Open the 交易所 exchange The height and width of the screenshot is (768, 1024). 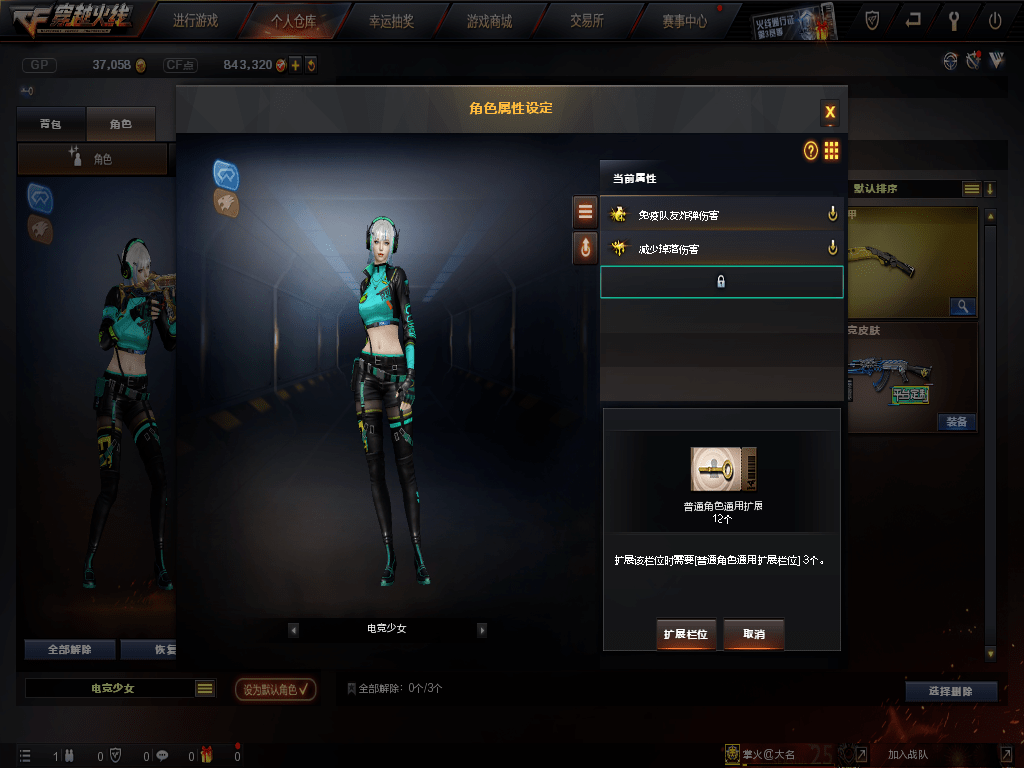coord(587,20)
